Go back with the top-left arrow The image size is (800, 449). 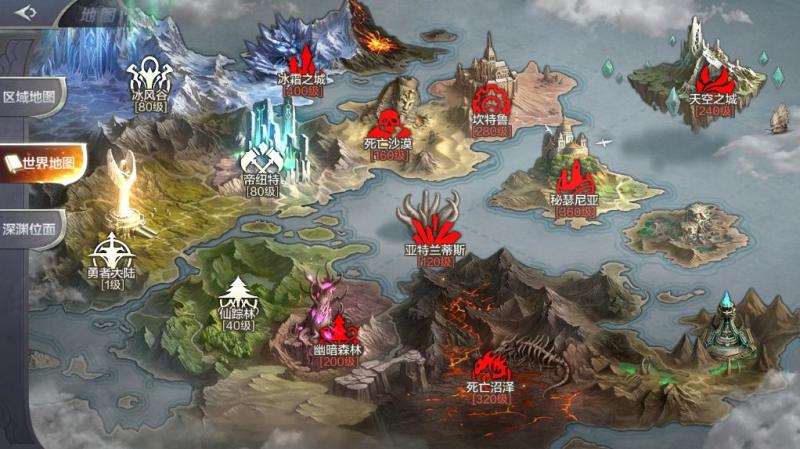point(26,13)
